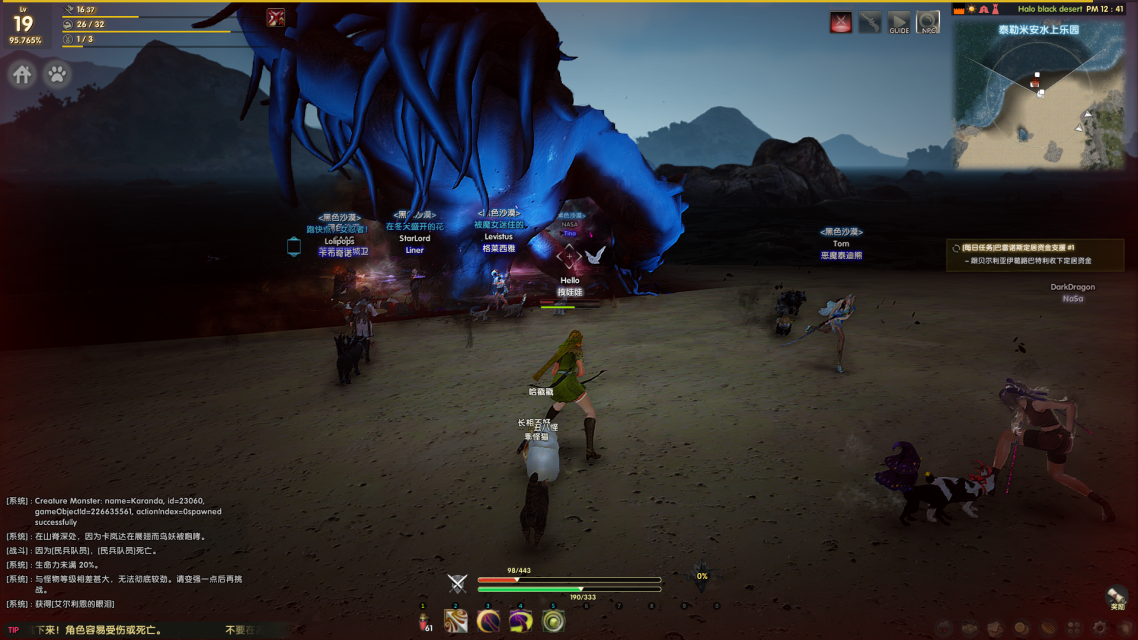Open the bottom-right notification icon
This screenshot has width=1138, height=640.
tap(1117, 598)
